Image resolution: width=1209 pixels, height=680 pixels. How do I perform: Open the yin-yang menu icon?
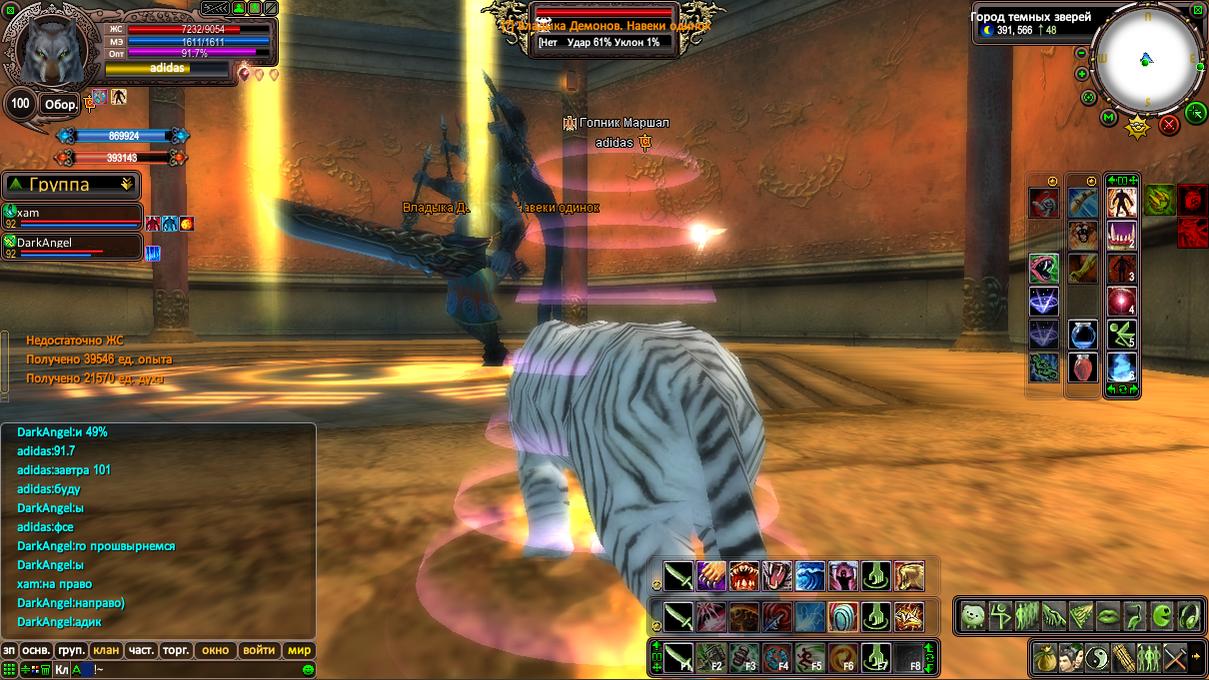tap(1097, 657)
